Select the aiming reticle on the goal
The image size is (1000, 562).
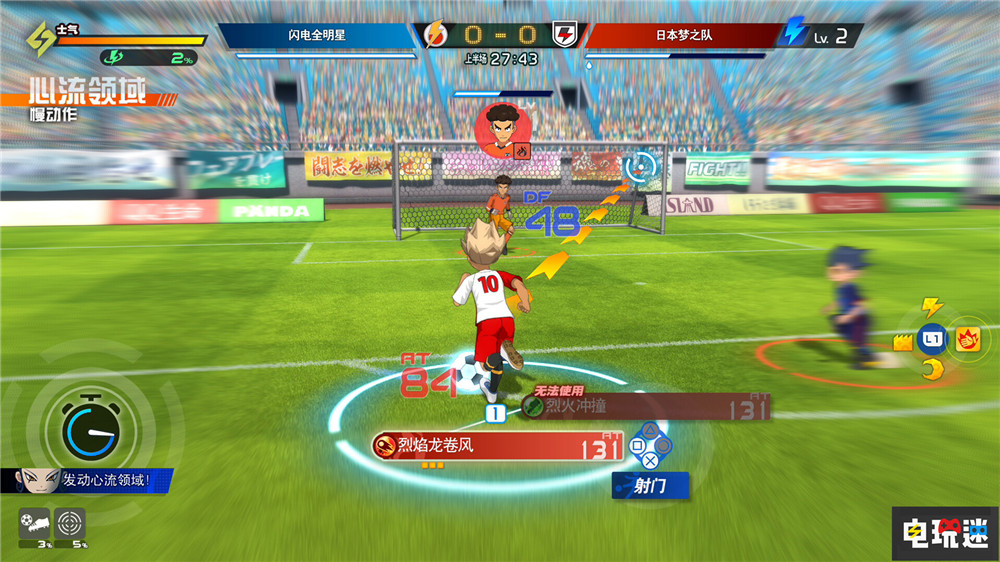point(642,165)
